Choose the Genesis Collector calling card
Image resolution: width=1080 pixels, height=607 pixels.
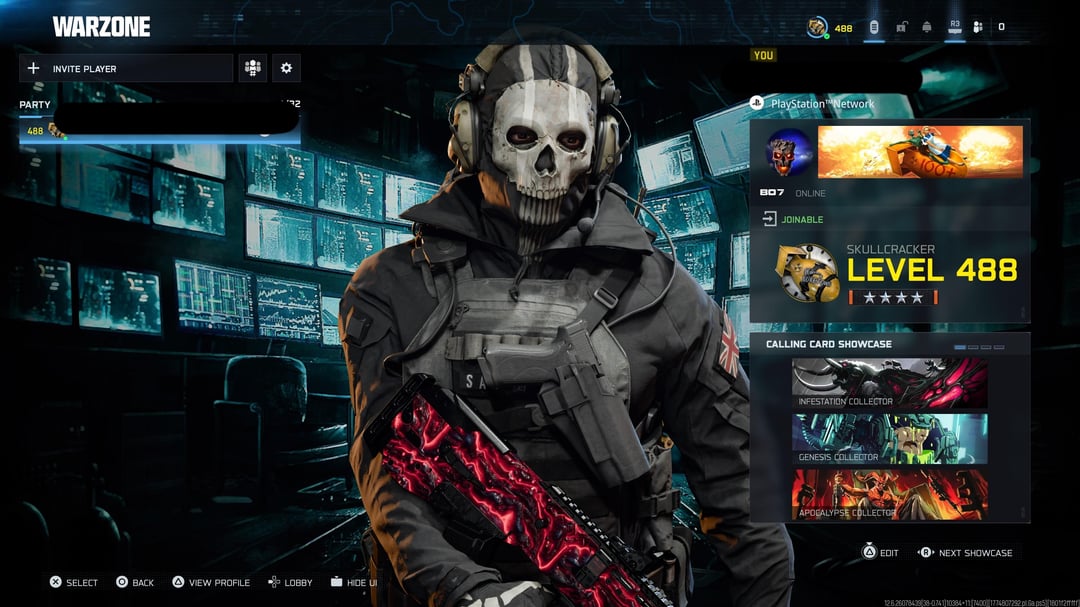(889, 439)
